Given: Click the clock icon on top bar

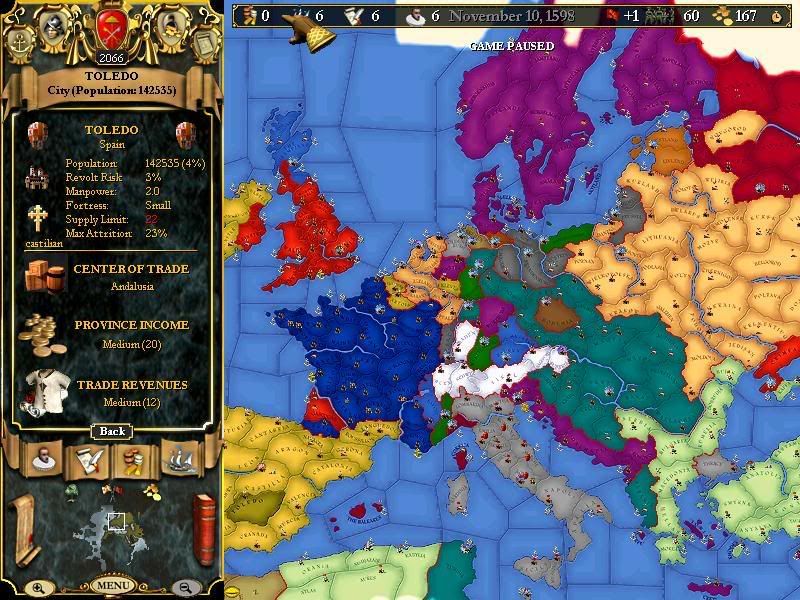Looking at the screenshot, I should click(x=778, y=16).
